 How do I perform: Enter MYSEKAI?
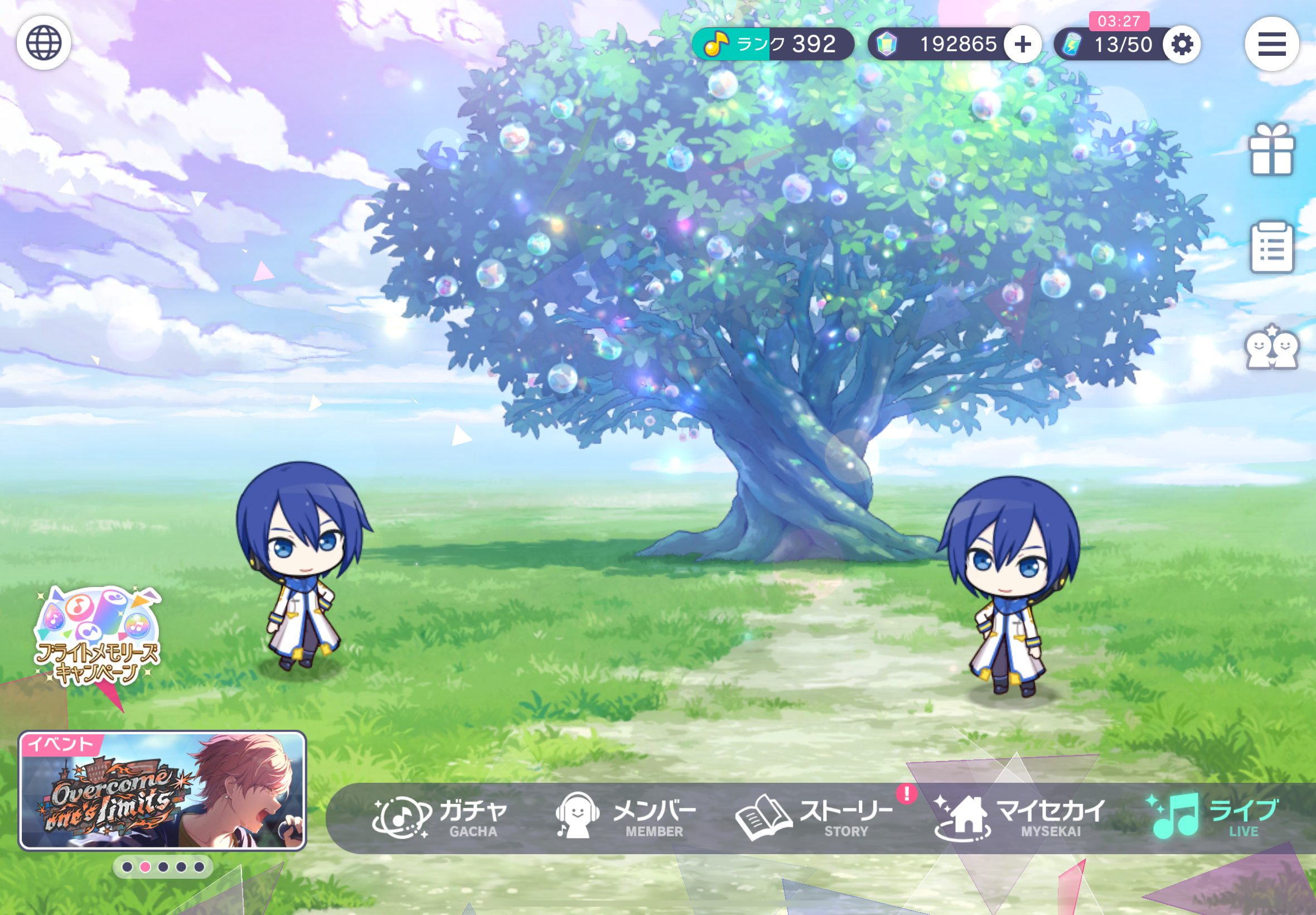[x=1020, y=817]
